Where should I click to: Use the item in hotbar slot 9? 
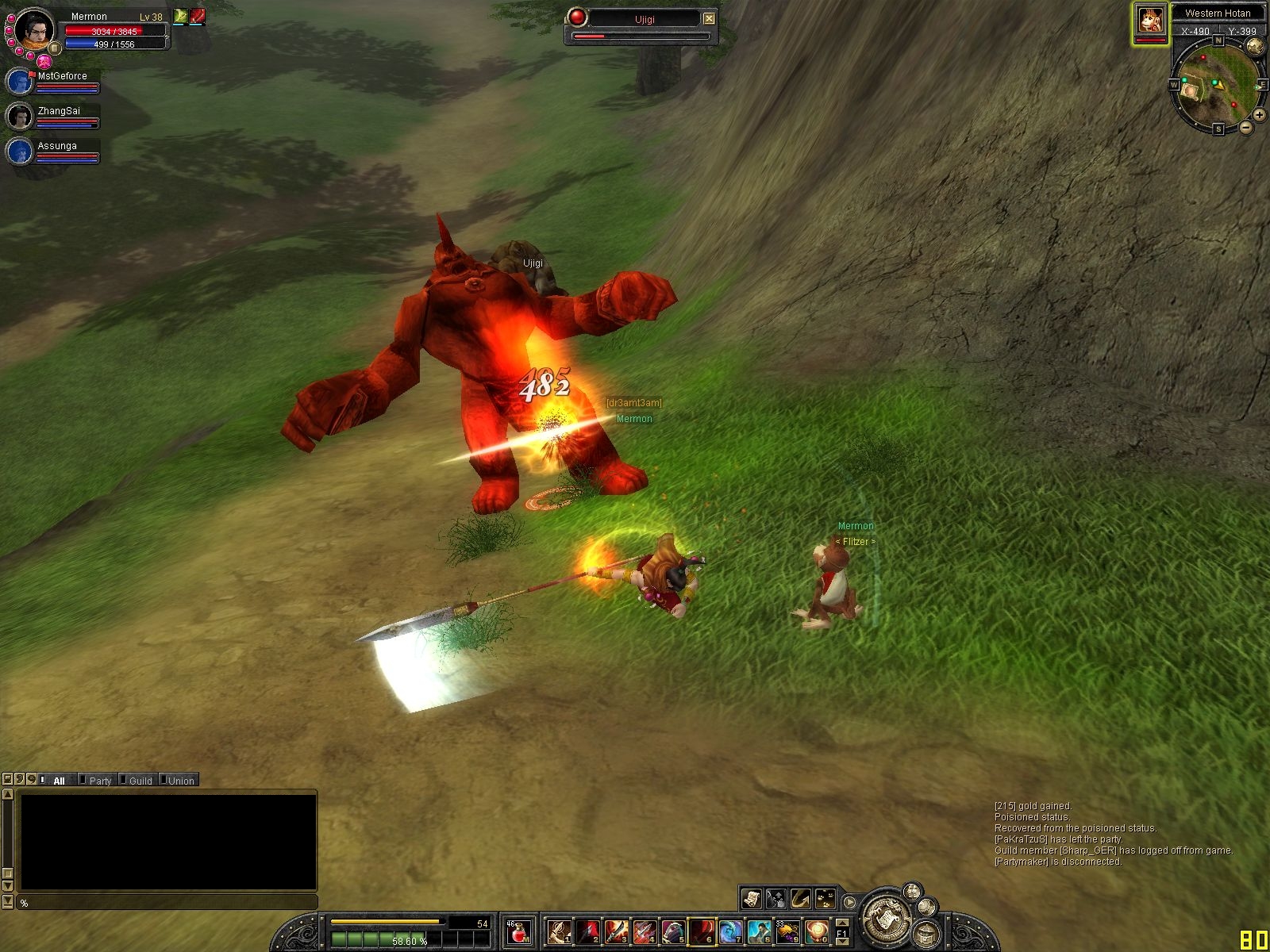point(787,932)
